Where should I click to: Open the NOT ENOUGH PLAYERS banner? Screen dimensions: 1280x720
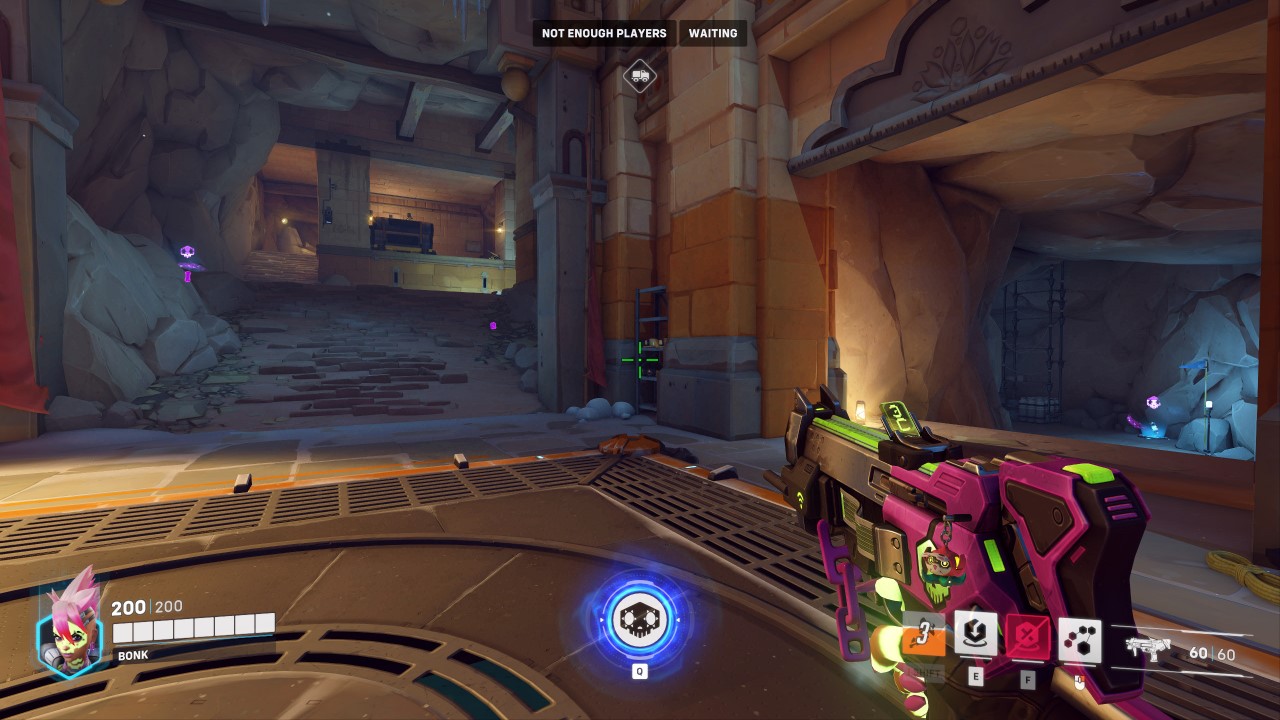pyautogui.click(x=604, y=33)
